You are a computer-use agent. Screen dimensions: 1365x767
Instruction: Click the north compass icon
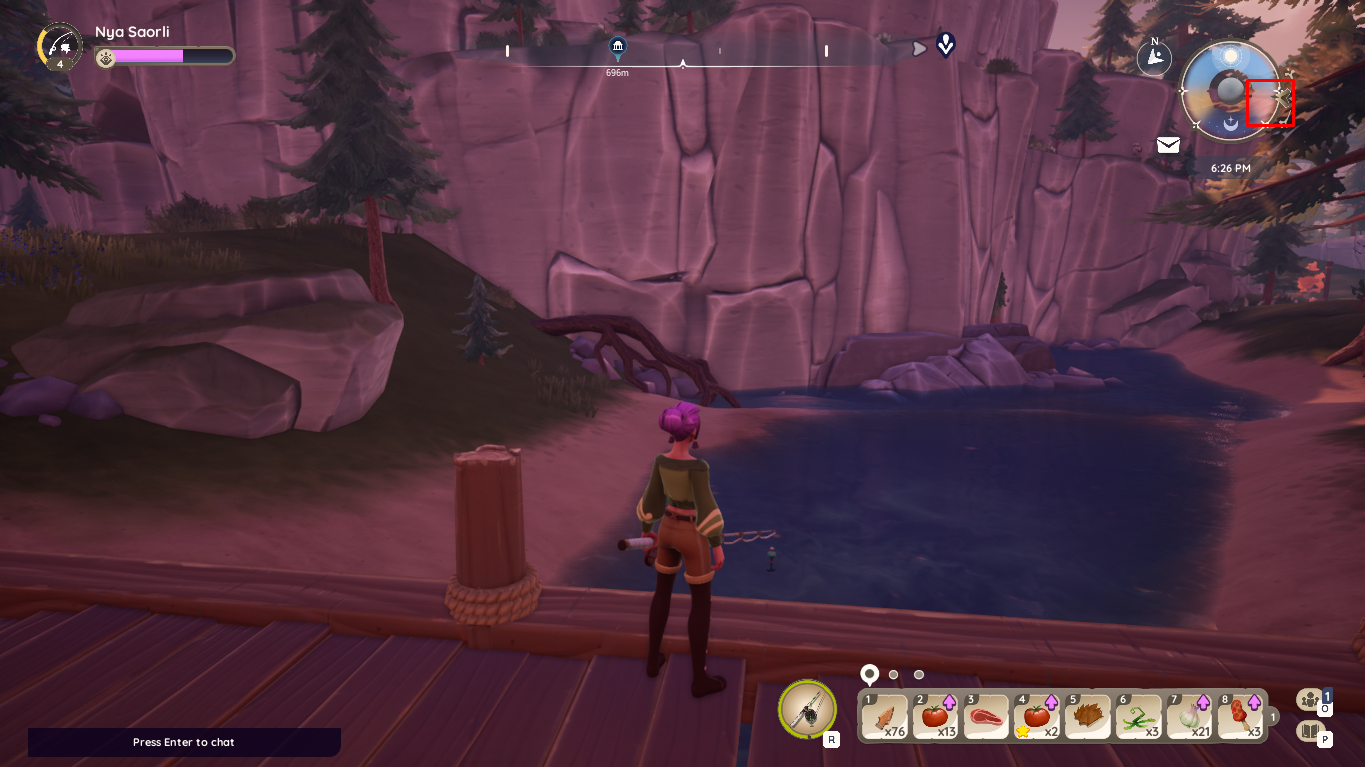pyautogui.click(x=1154, y=57)
